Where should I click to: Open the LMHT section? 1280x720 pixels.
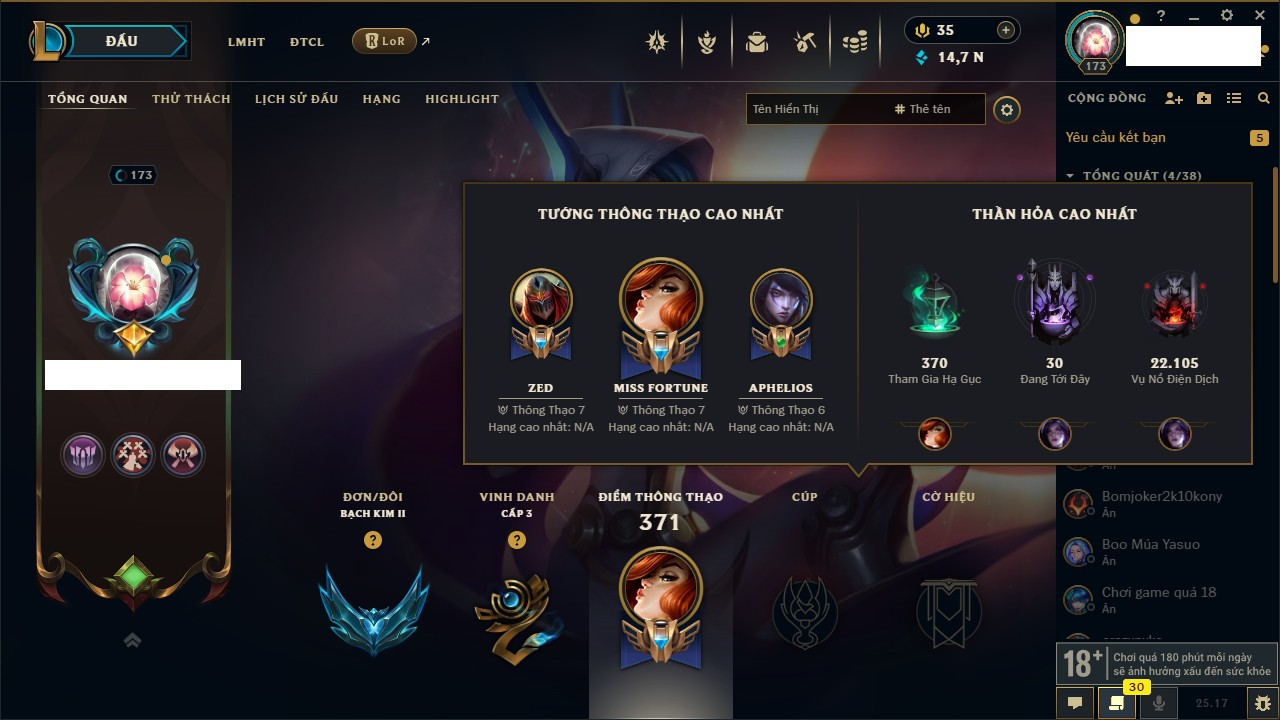pyautogui.click(x=246, y=42)
